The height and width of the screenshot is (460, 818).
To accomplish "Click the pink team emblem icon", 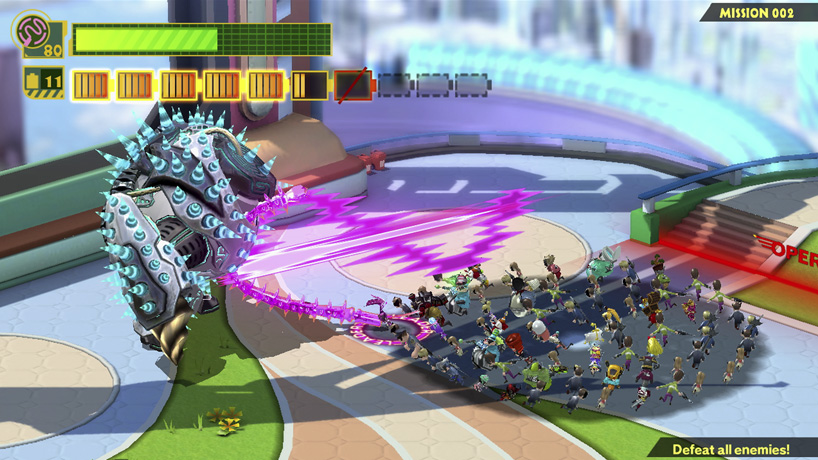I will pos(32,29).
